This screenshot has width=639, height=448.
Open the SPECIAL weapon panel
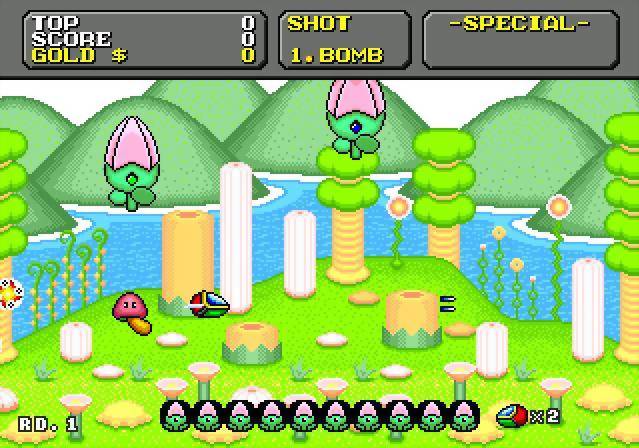coord(519,39)
